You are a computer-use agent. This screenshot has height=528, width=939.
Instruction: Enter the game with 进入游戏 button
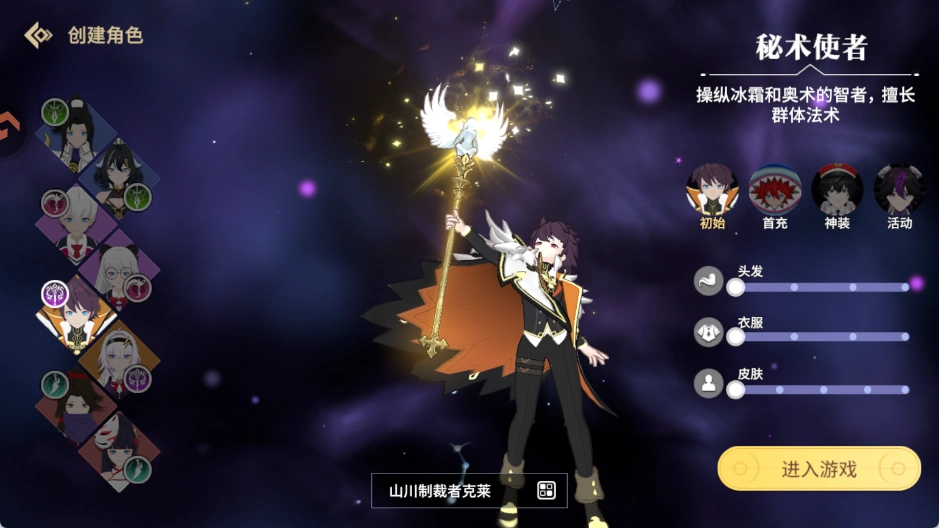click(x=818, y=469)
